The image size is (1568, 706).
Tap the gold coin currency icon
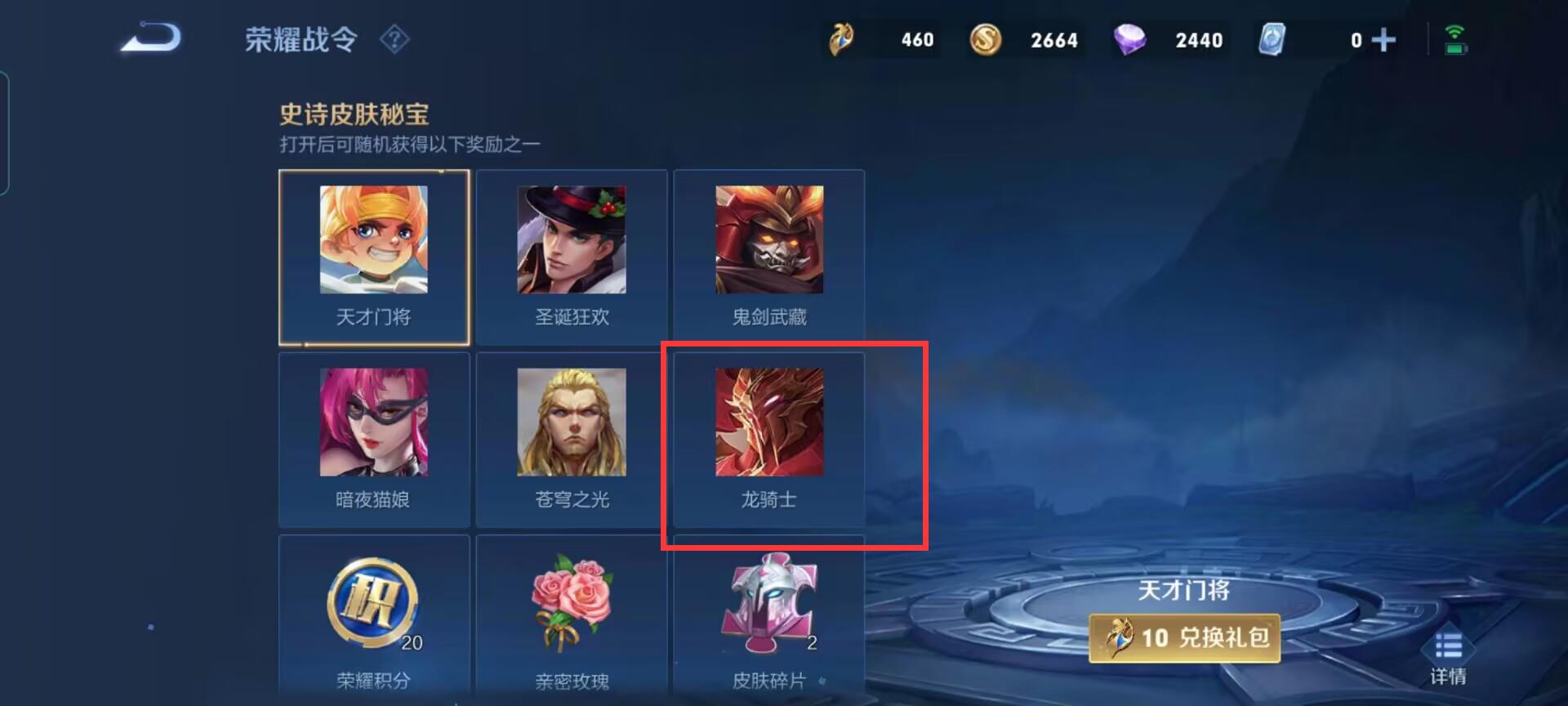pyautogui.click(x=986, y=38)
